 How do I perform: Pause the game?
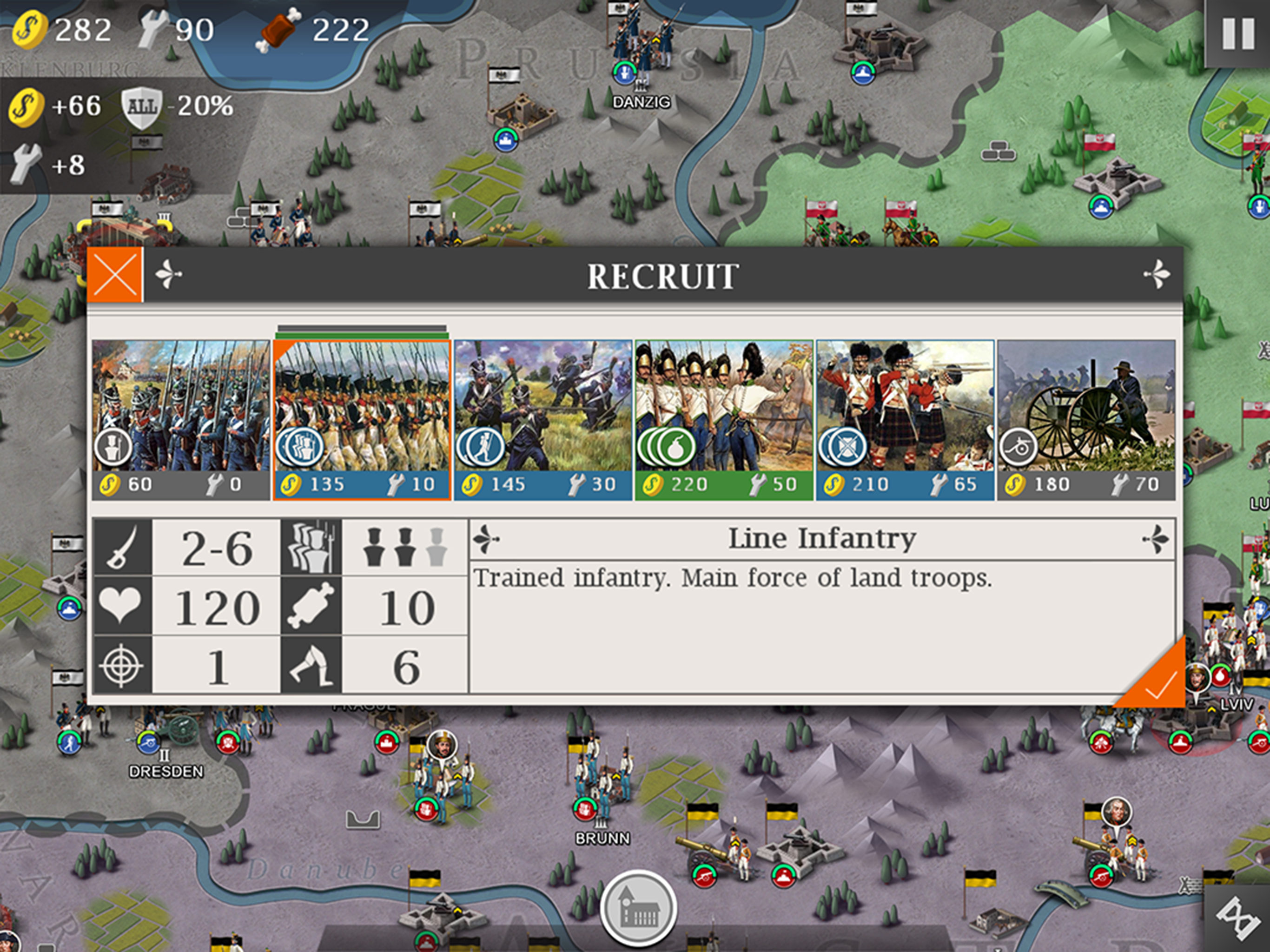point(1238,34)
